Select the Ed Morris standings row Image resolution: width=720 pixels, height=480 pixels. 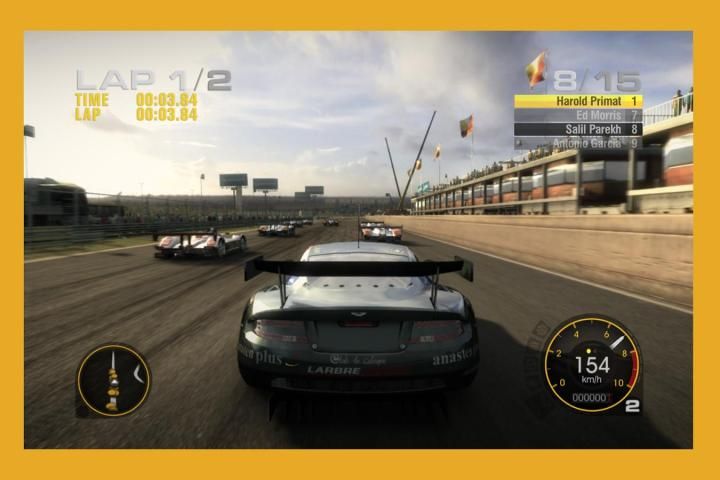tap(578, 115)
